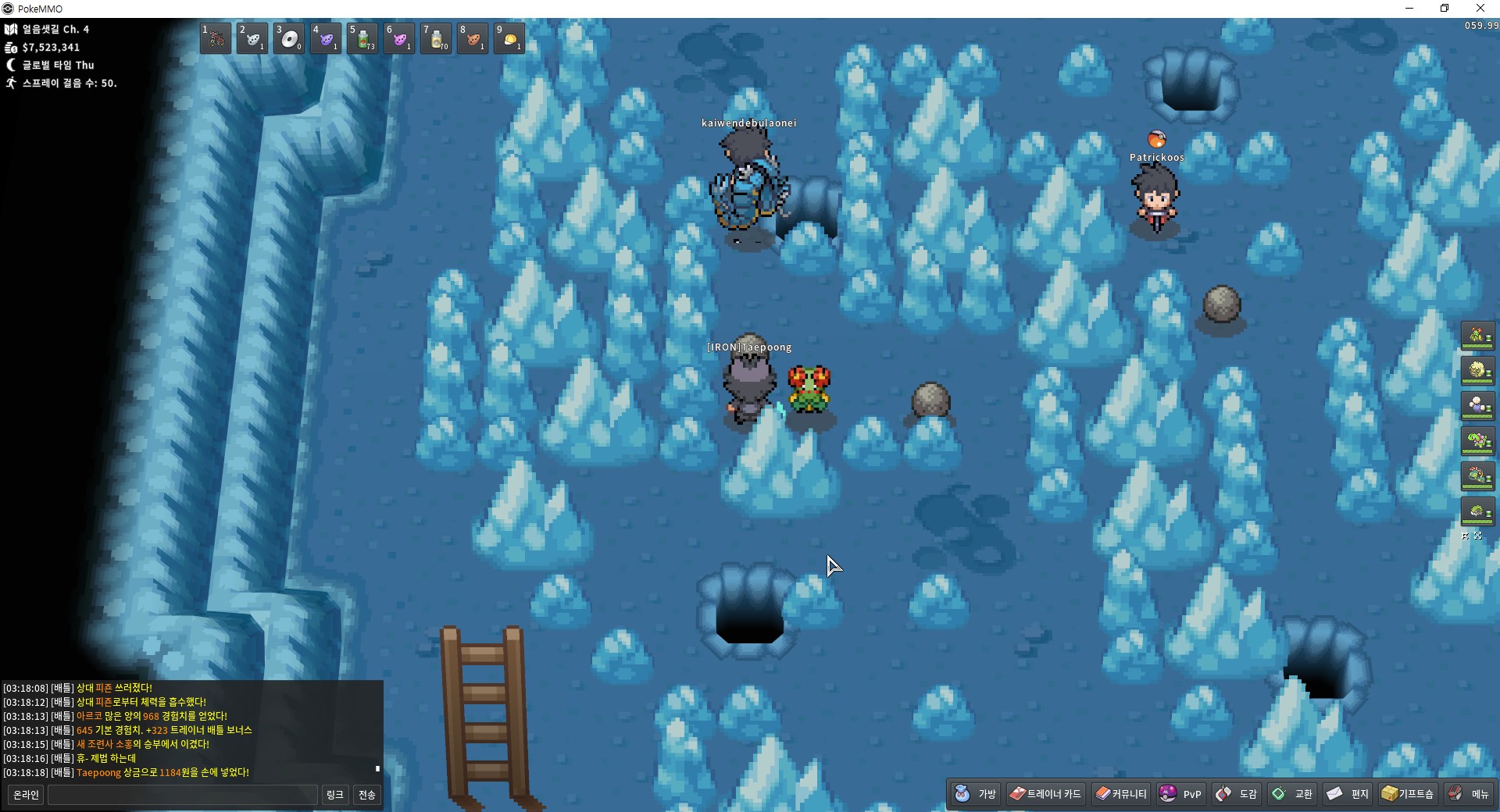The width and height of the screenshot is (1500, 812).
Task: Open the 메뉴 main menu
Action: click(1469, 794)
